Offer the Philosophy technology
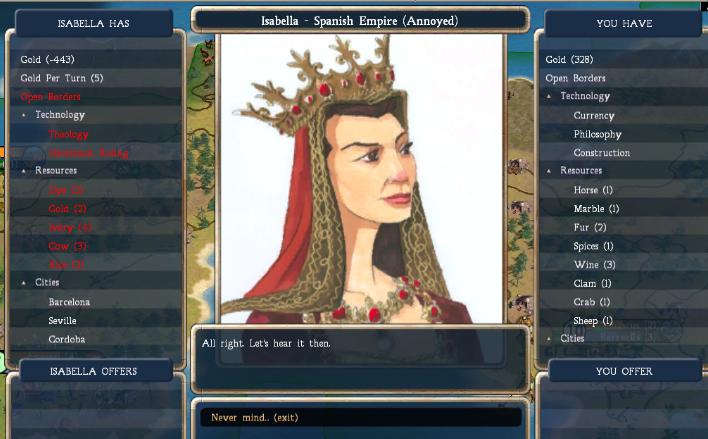The image size is (708, 439). (597, 134)
